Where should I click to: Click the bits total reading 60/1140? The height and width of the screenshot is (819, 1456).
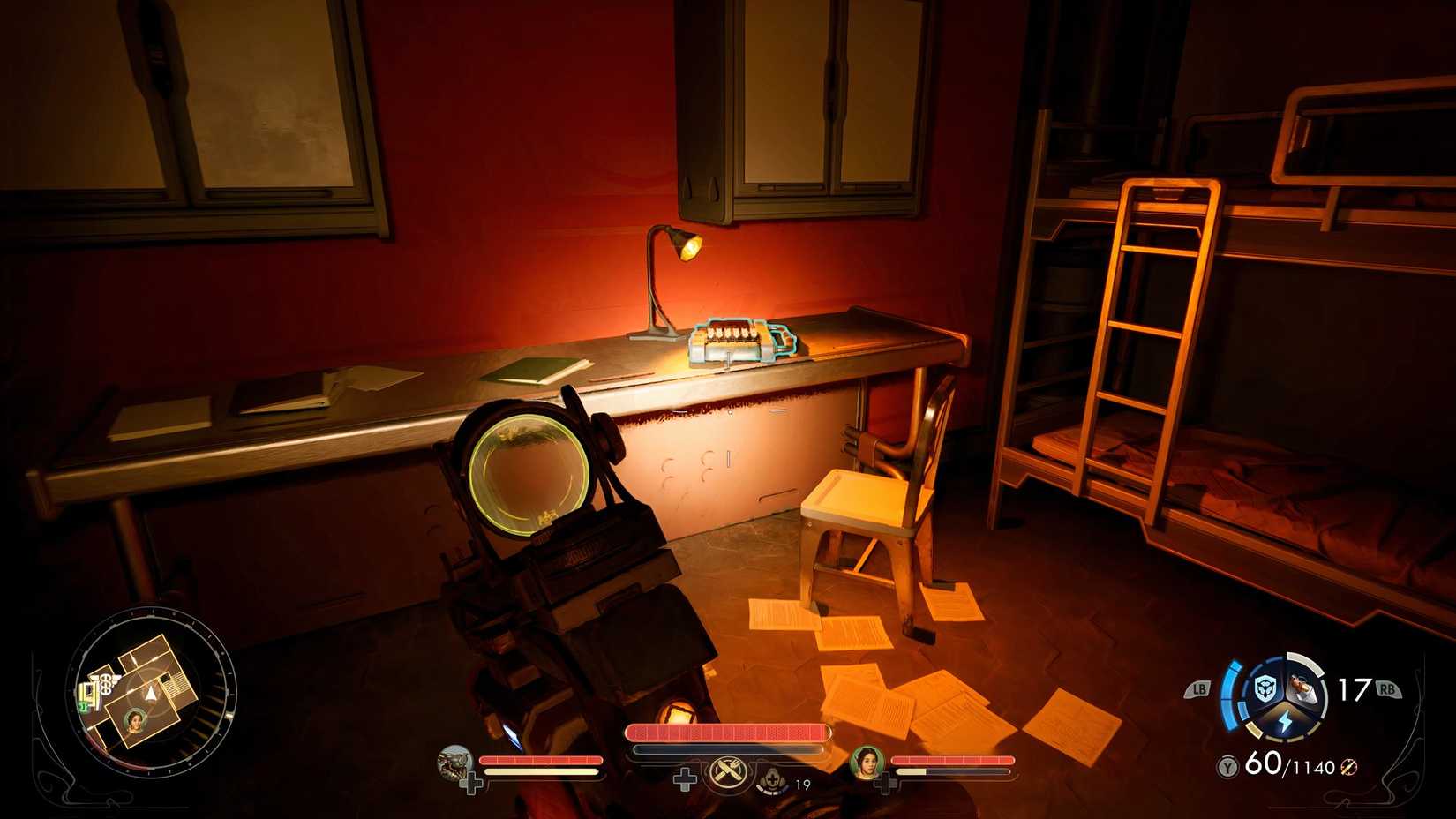point(1291,765)
